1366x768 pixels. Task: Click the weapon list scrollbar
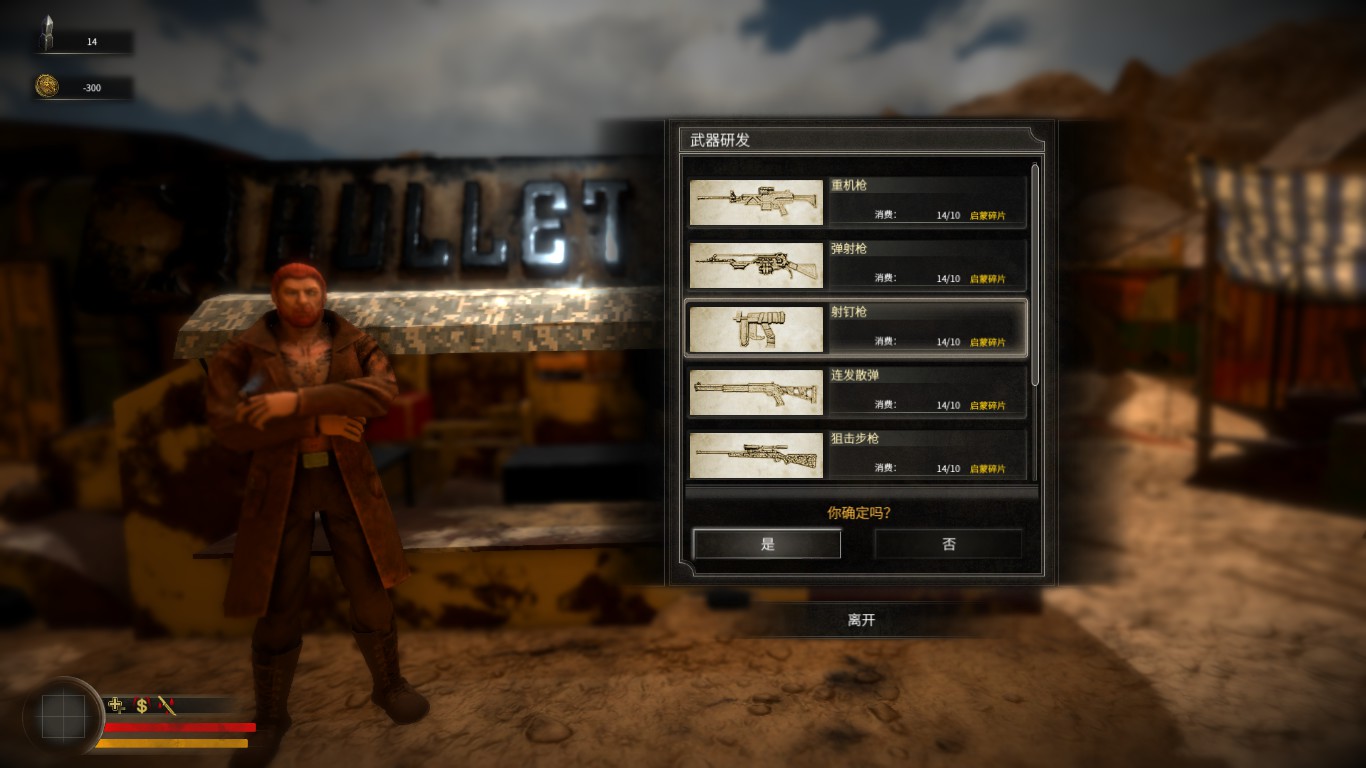pos(1035,275)
